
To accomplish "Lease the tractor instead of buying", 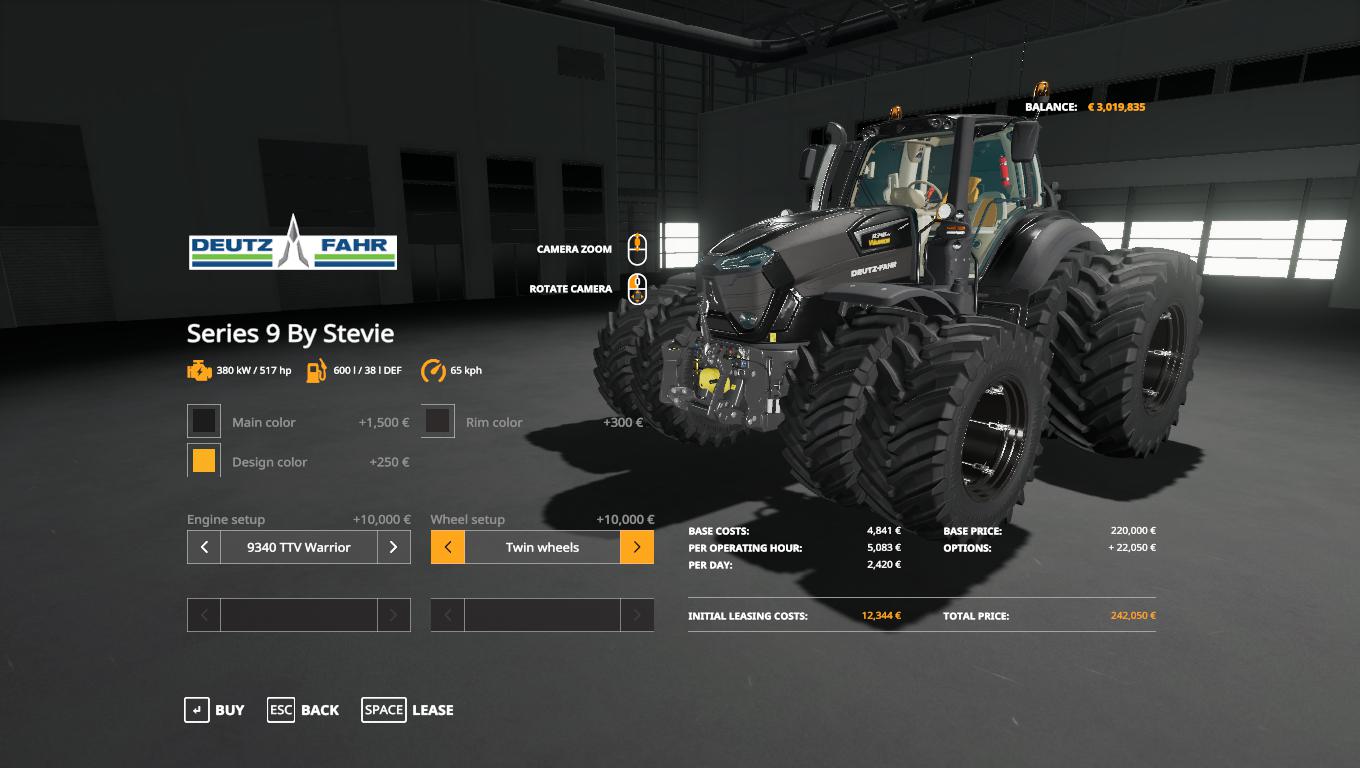I will (408, 710).
